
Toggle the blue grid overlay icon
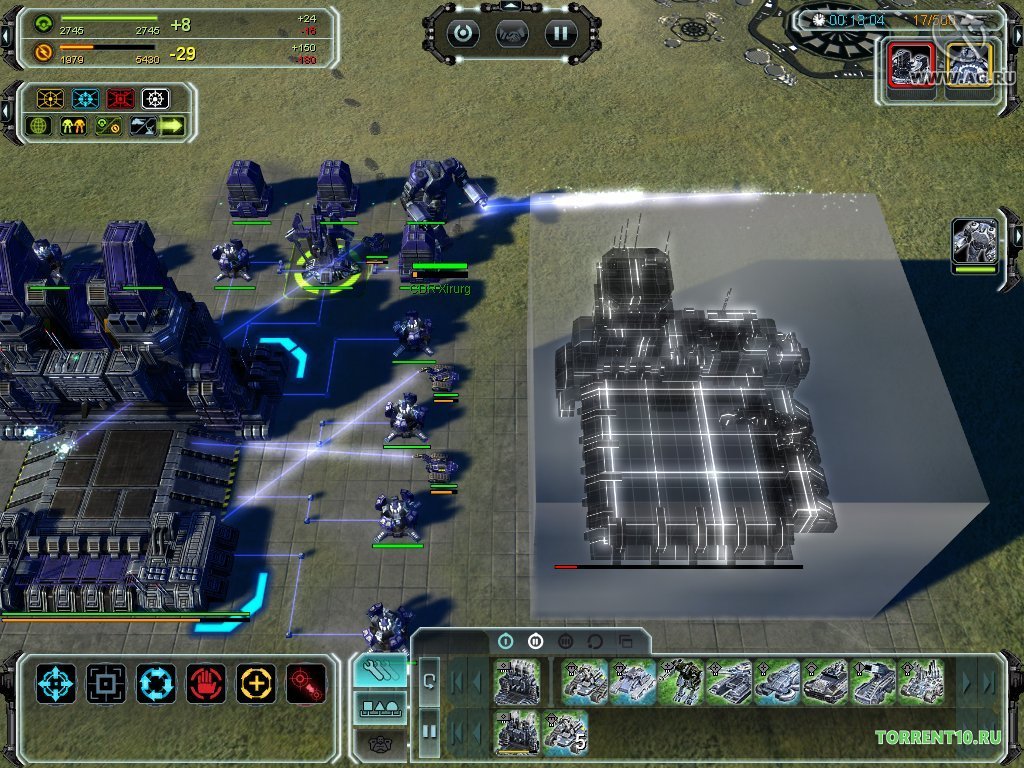coord(85,99)
